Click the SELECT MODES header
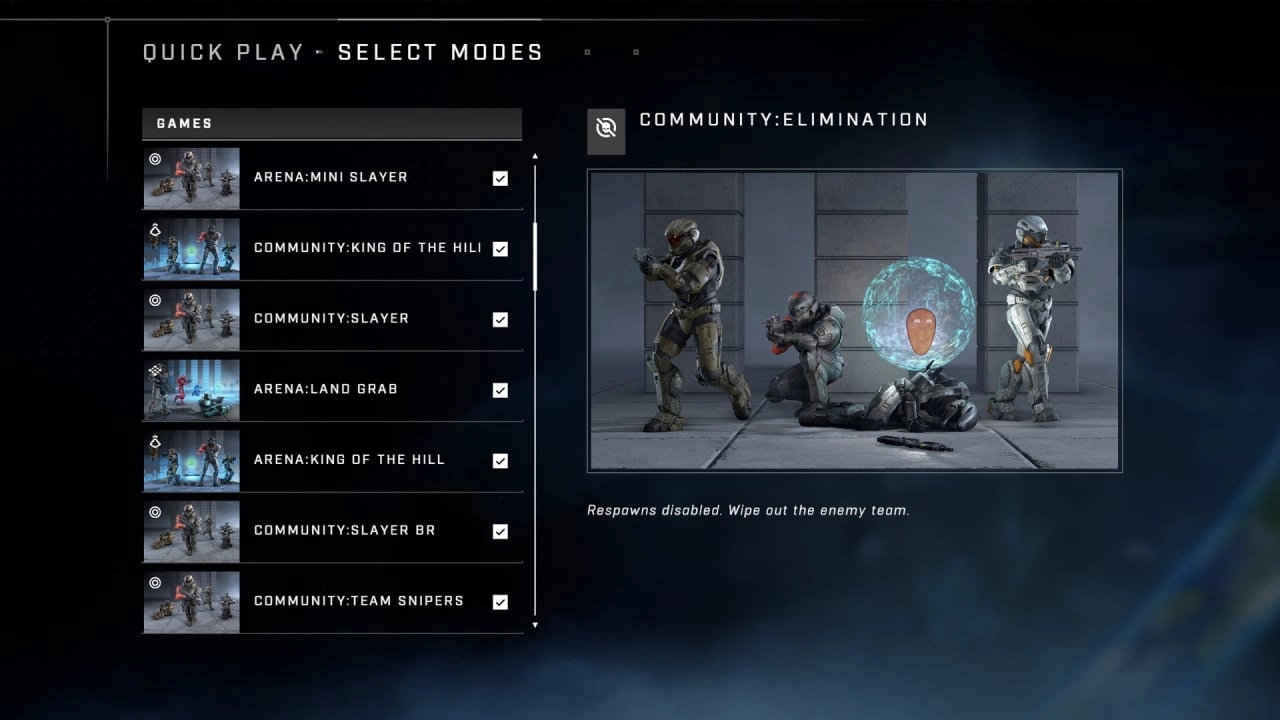Screen dimensions: 1280x720 coord(440,52)
